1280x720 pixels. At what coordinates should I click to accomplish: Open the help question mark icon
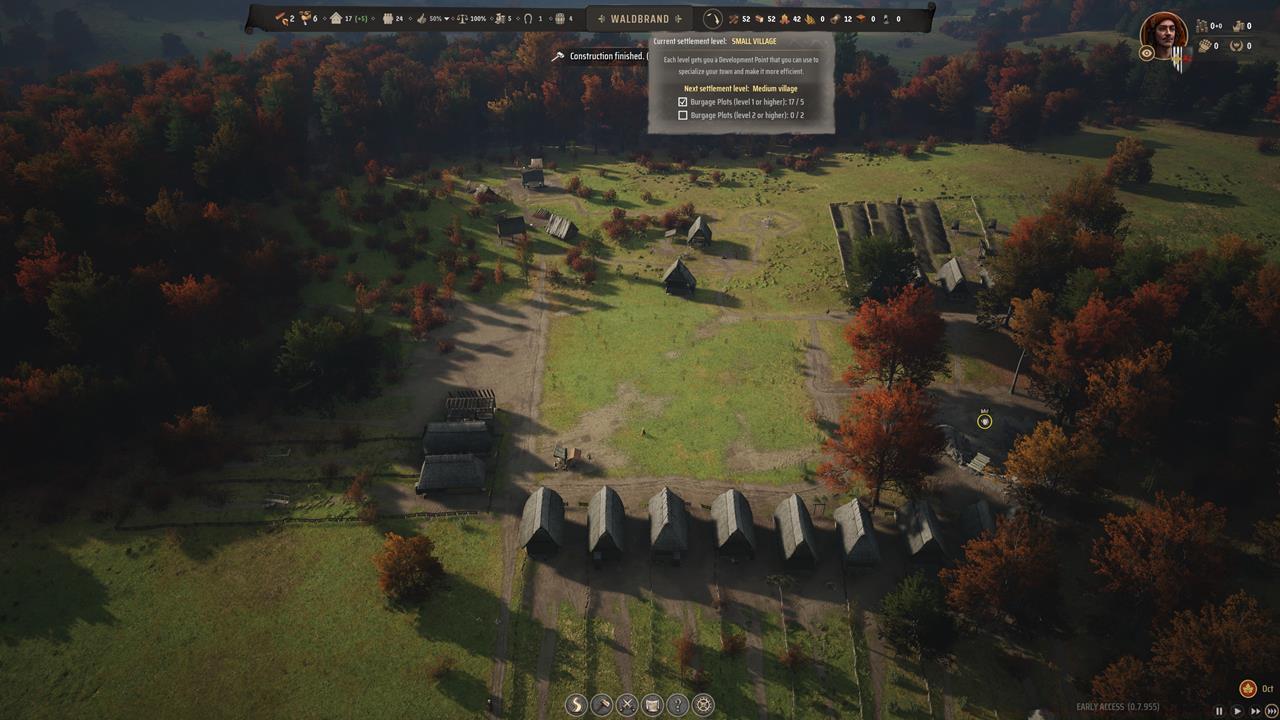[x=677, y=705]
